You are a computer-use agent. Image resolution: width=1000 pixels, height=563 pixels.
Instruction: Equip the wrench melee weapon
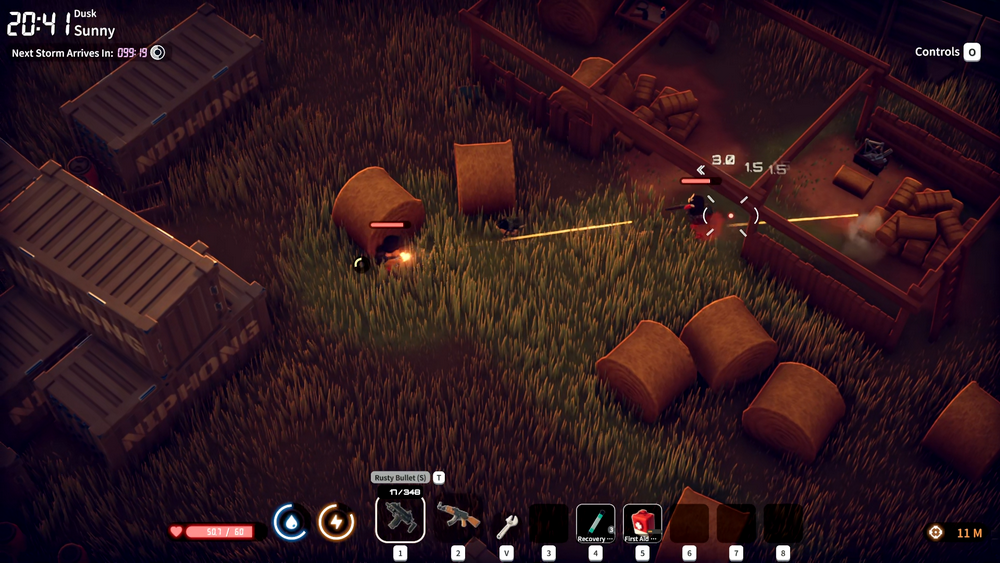tap(507, 524)
